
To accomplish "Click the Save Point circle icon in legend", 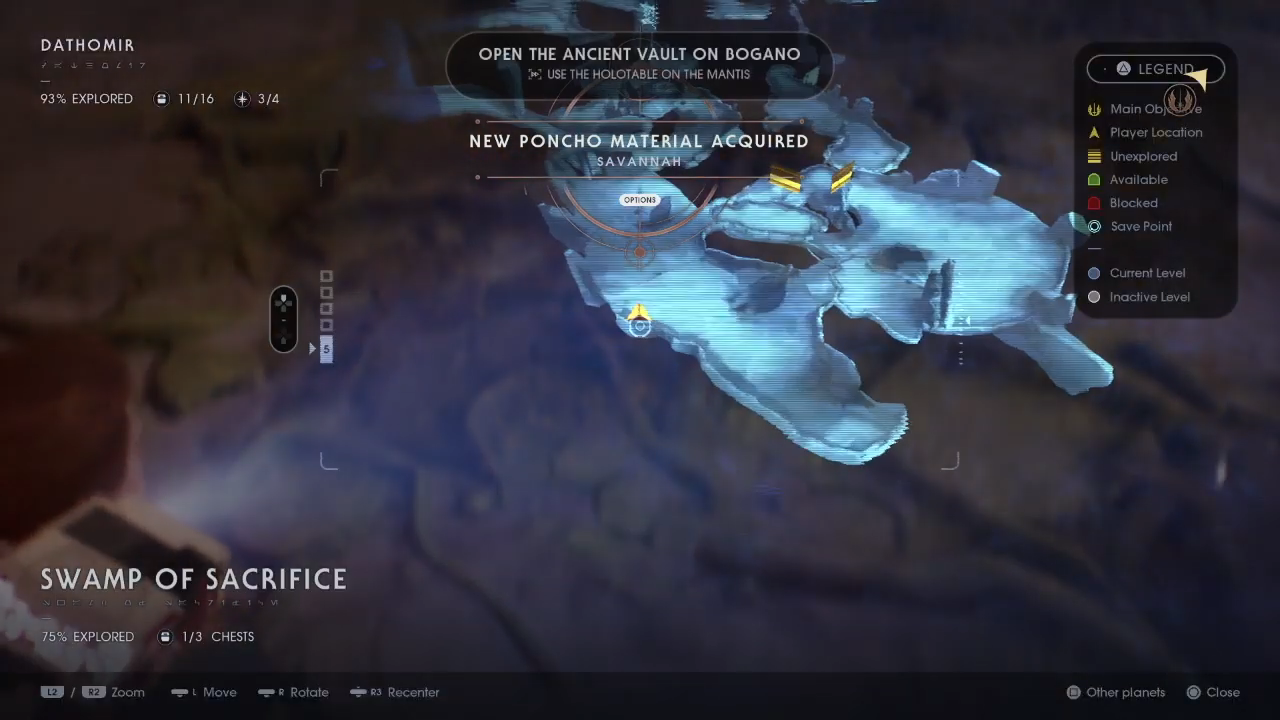I will click(x=1094, y=226).
